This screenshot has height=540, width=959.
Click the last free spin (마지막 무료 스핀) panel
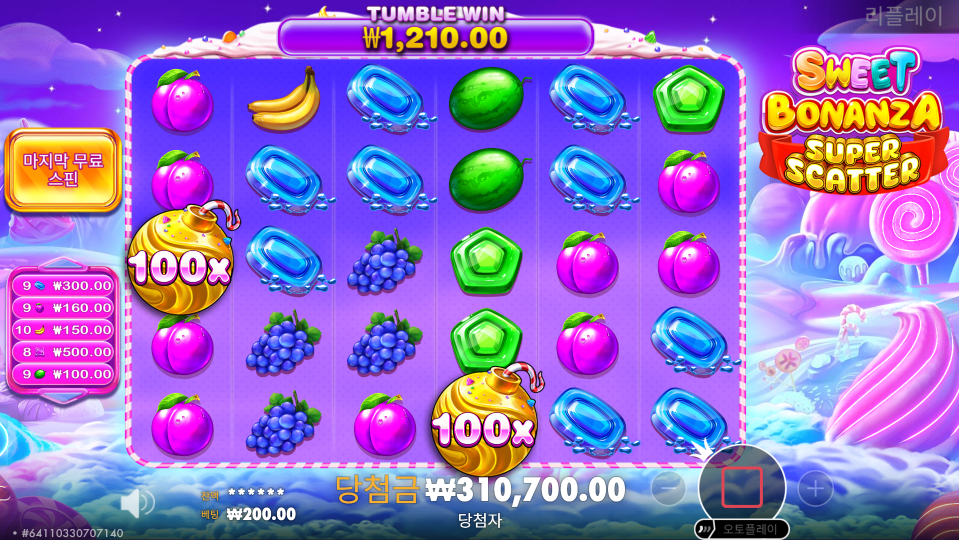(x=62, y=170)
